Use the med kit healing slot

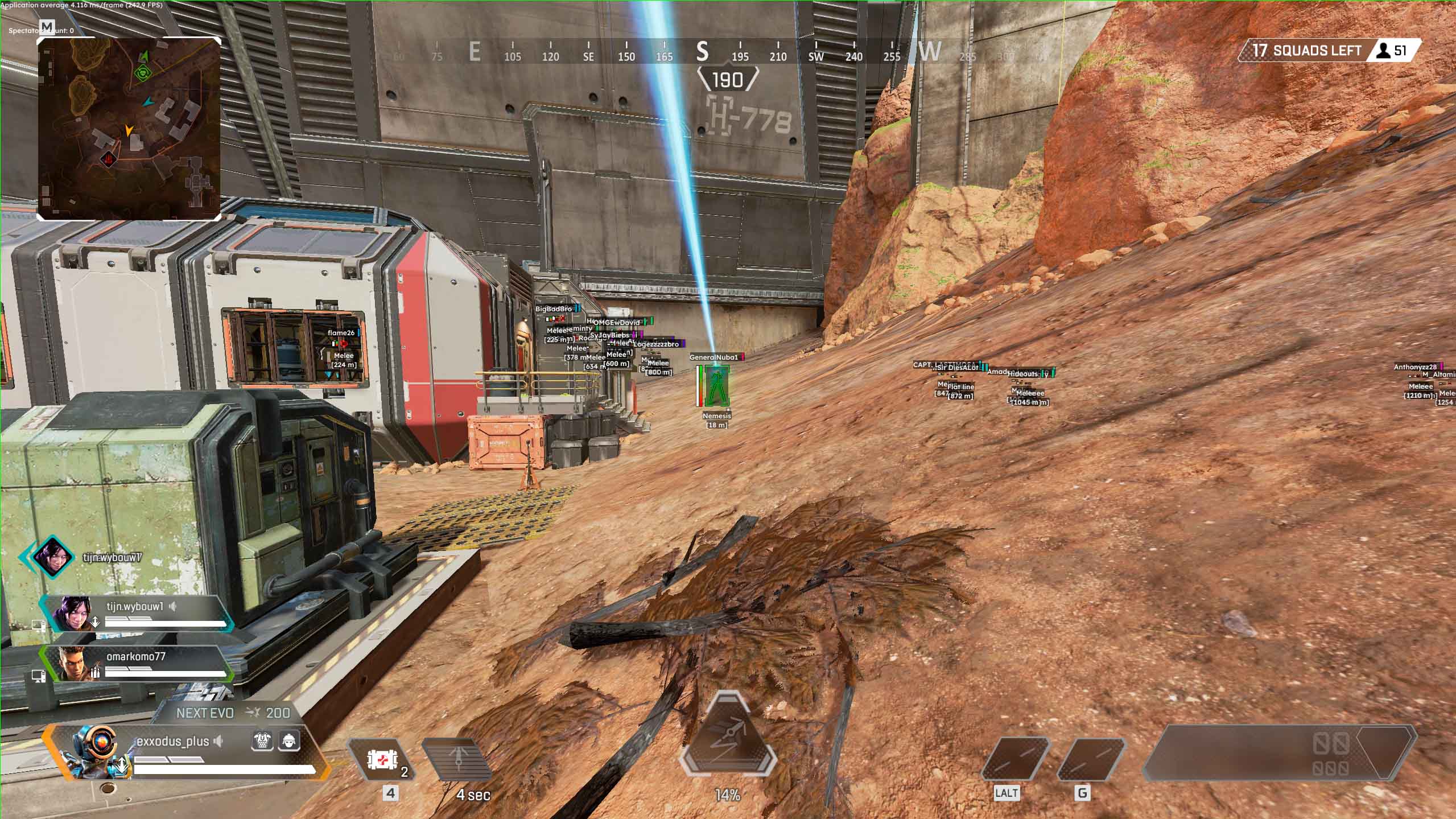pyautogui.click(x=381, y=759)
